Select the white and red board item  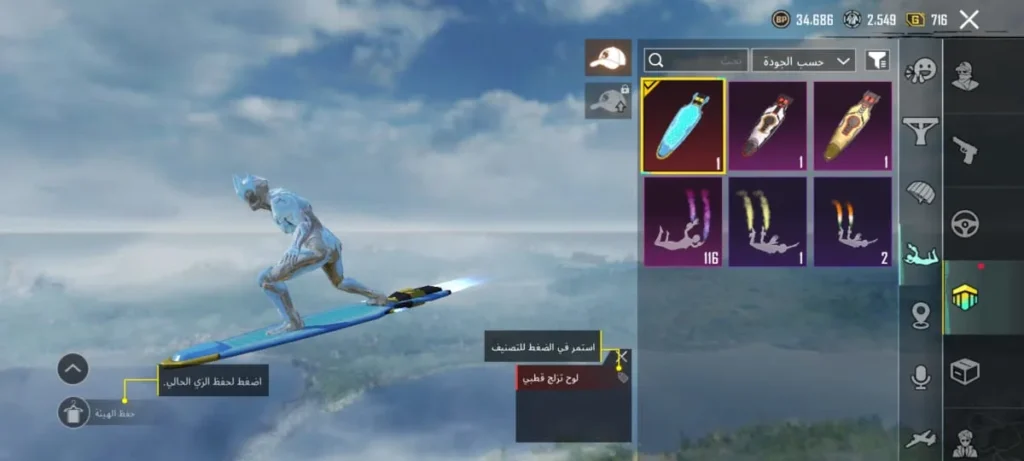point(768,125)
